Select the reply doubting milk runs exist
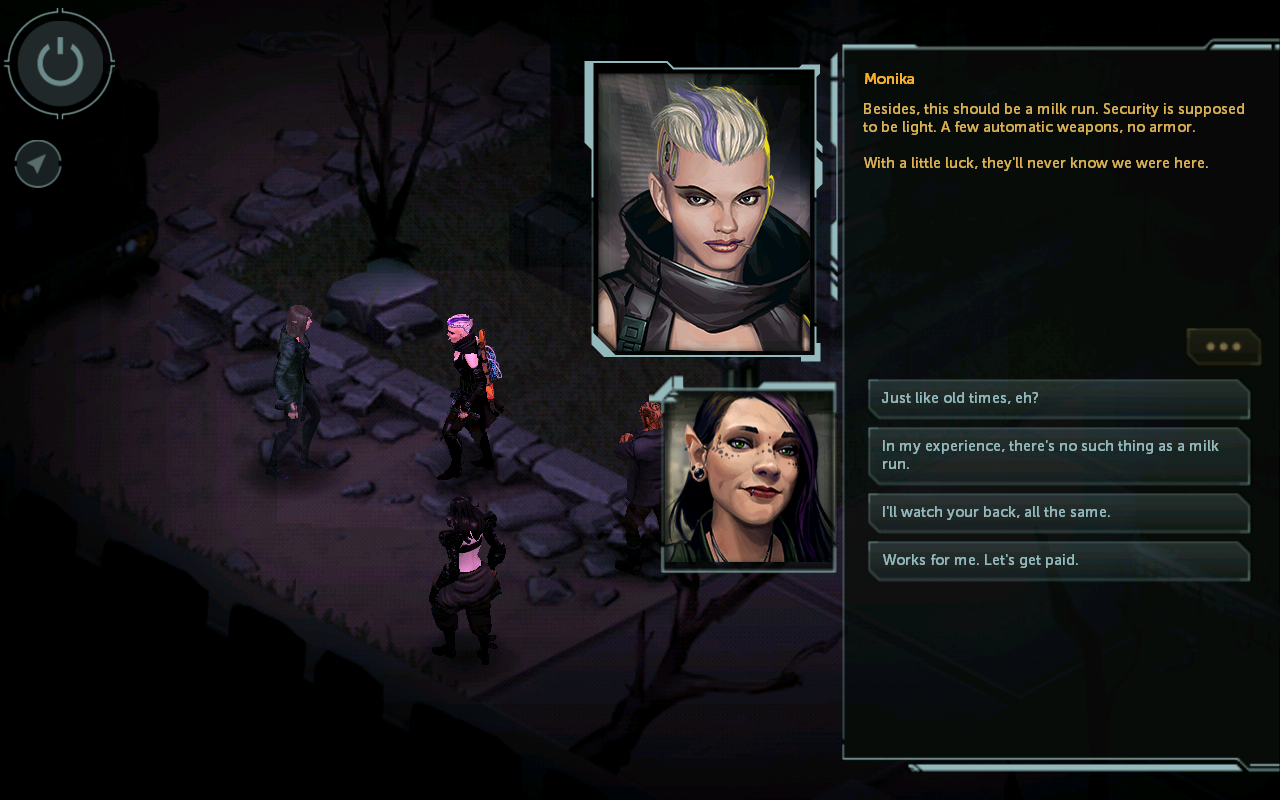The width and height of the screenshot is (1280, 800). click(1058, 455)
